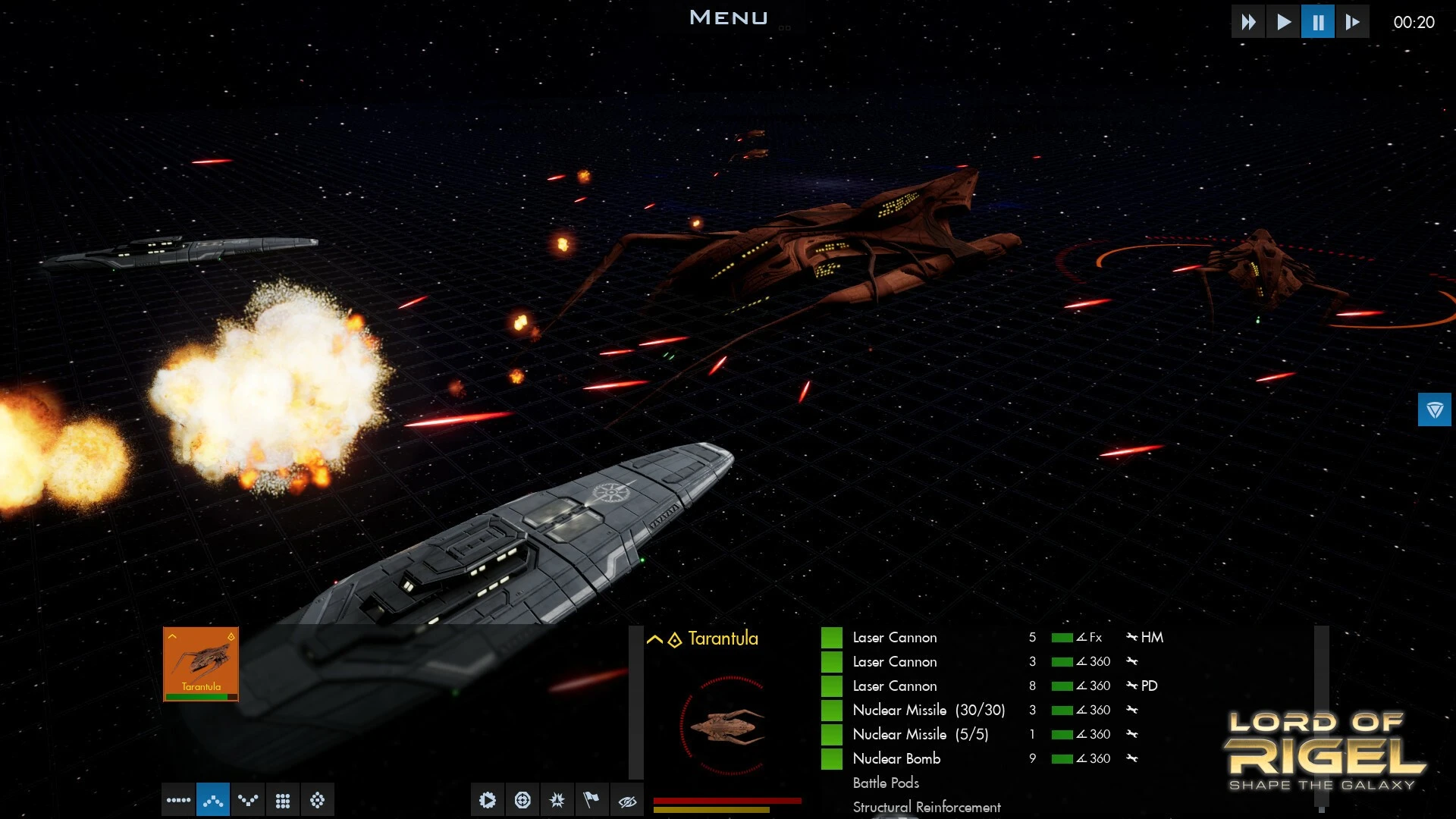Resume battle at normal play speed
Viewport: 1456px width, 819px height.
coord(1283,22)
